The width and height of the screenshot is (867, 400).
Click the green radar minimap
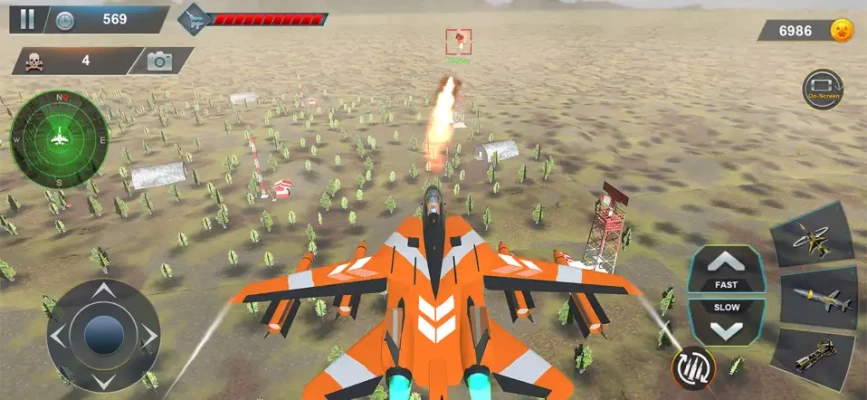pyautogui.click(x=59, y=139)
